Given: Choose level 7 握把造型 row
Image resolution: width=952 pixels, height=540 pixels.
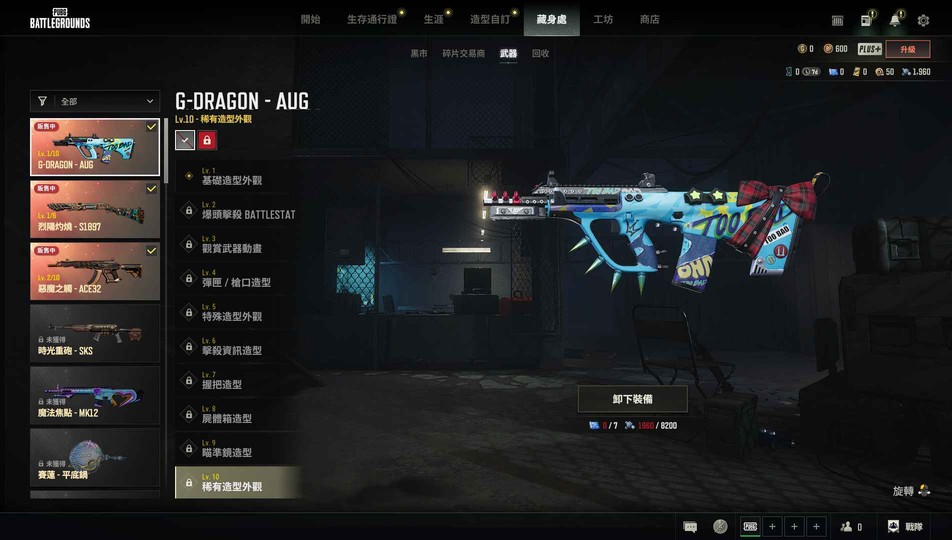Looking at the screenshot, I should [x=237, y=381].
